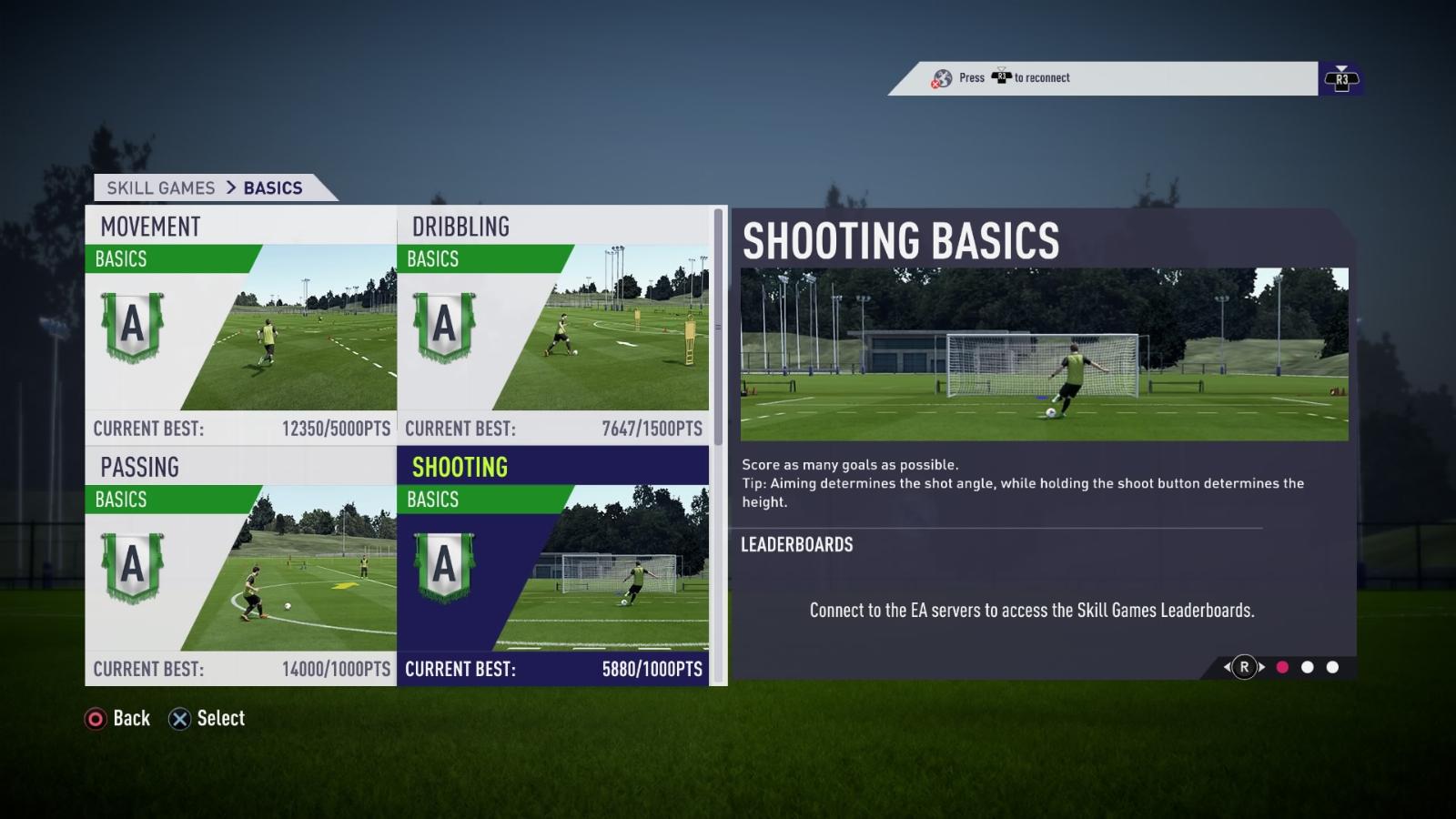Start the Shooting Basics skill game
1456x819 pixels.
pyautogui.click(x=553, y=566)
